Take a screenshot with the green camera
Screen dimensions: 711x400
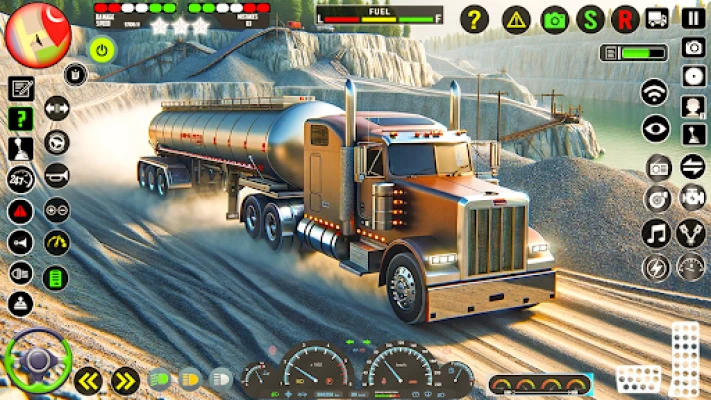point(555,19)
